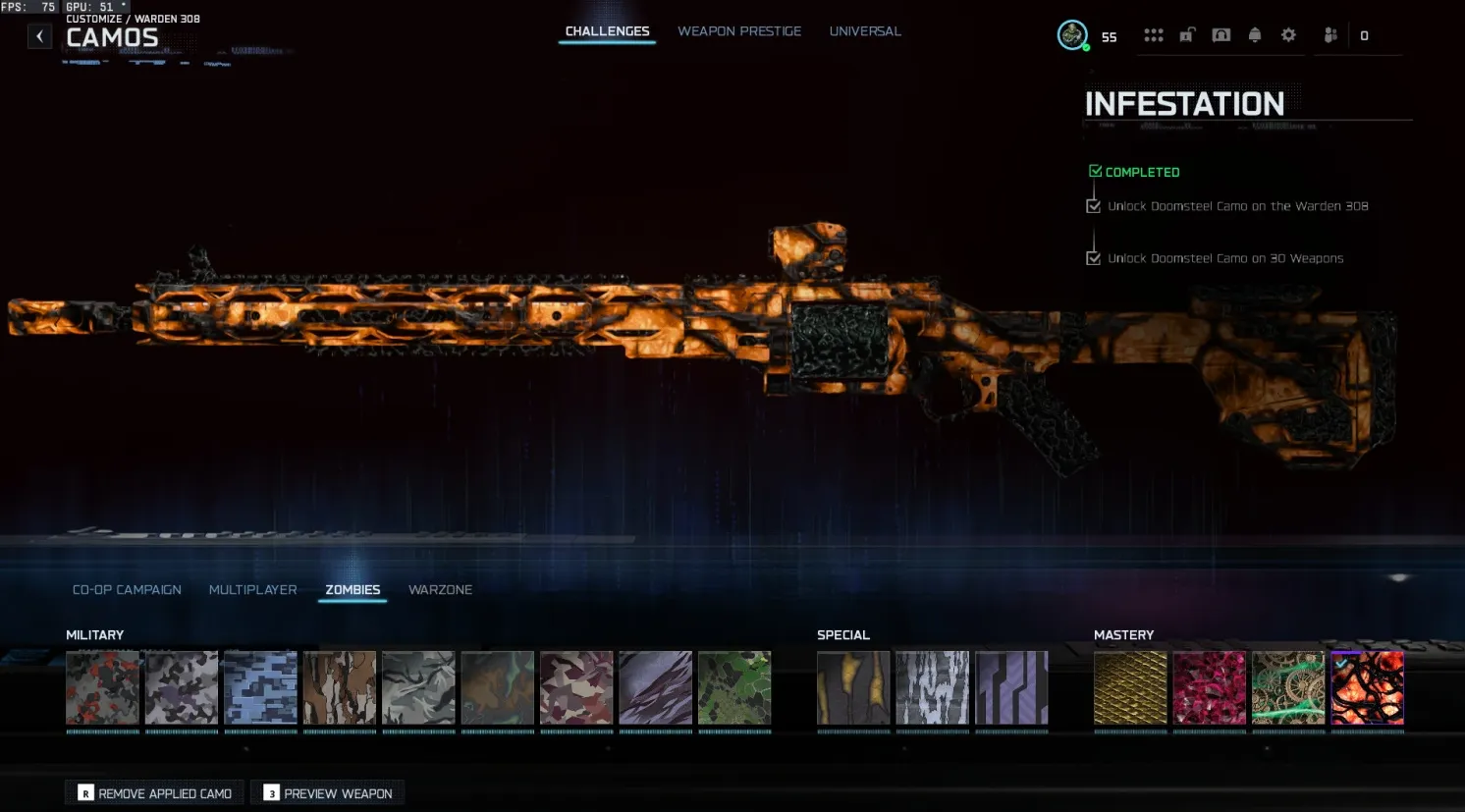The image size is (1465, 812).
Task: Open the Universal tab
Action: tap(865, 30)
